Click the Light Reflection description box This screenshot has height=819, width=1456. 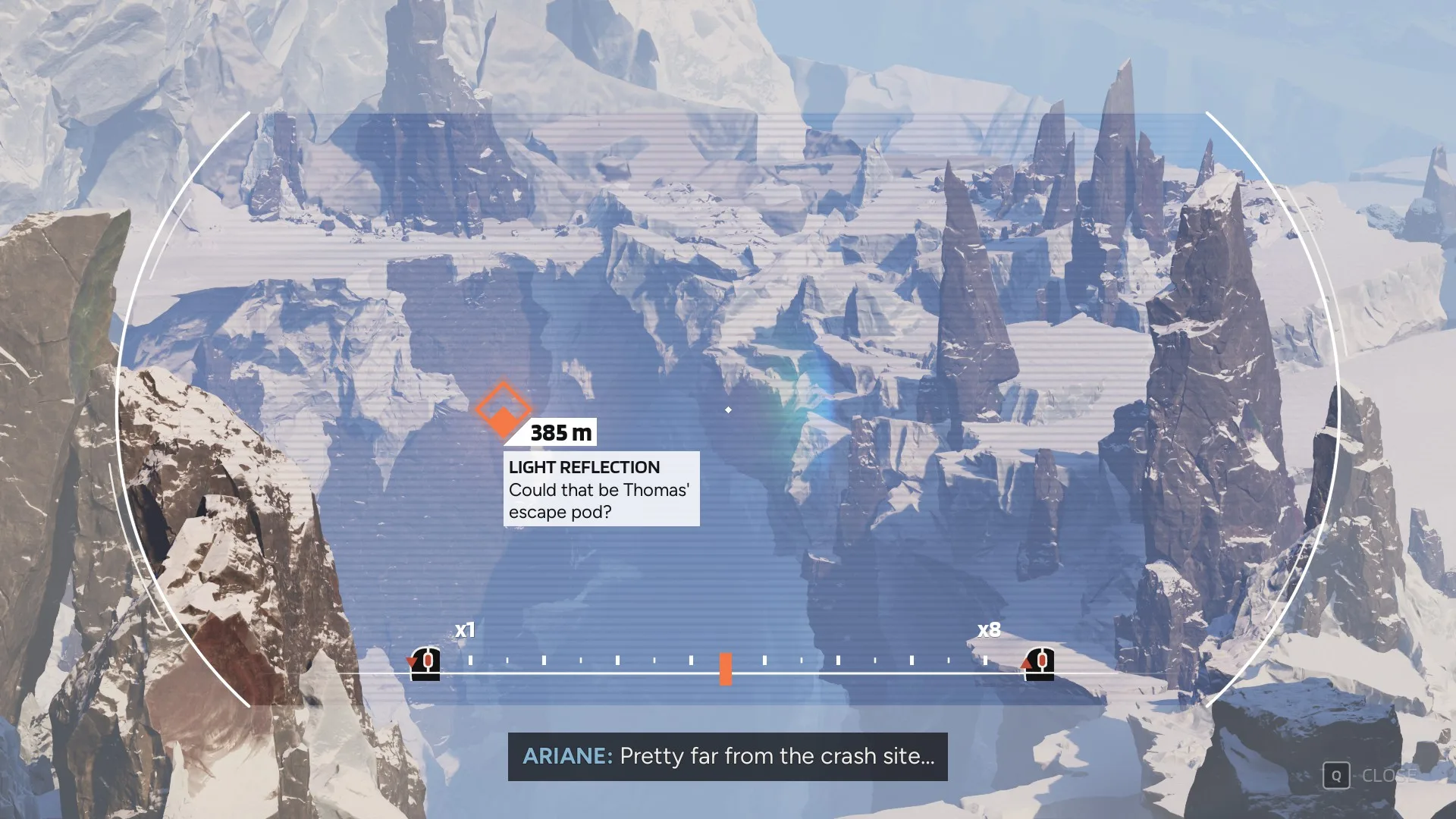click(601, 489)
